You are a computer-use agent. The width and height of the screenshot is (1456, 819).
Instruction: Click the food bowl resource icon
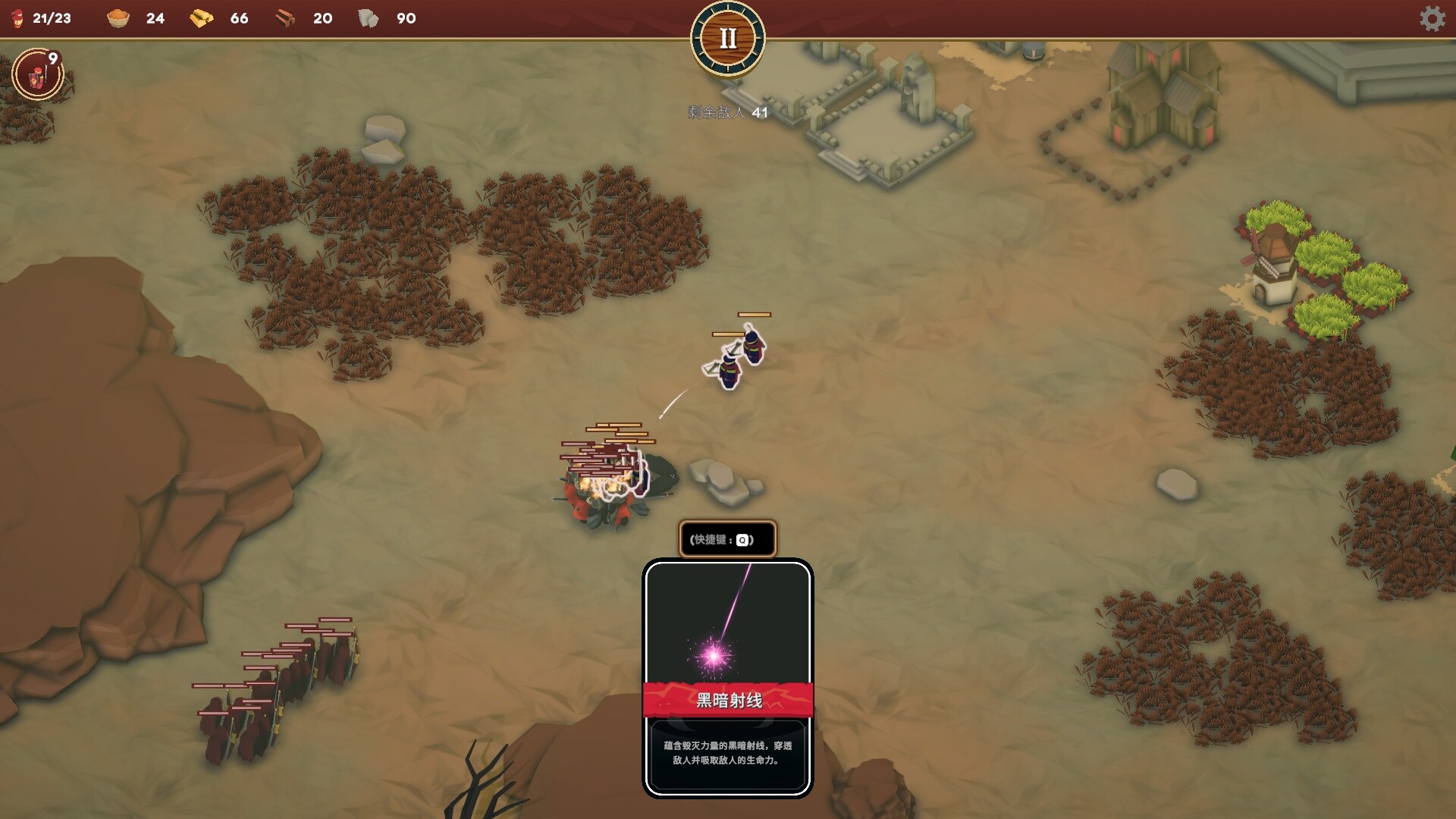(x=118, y=18)
